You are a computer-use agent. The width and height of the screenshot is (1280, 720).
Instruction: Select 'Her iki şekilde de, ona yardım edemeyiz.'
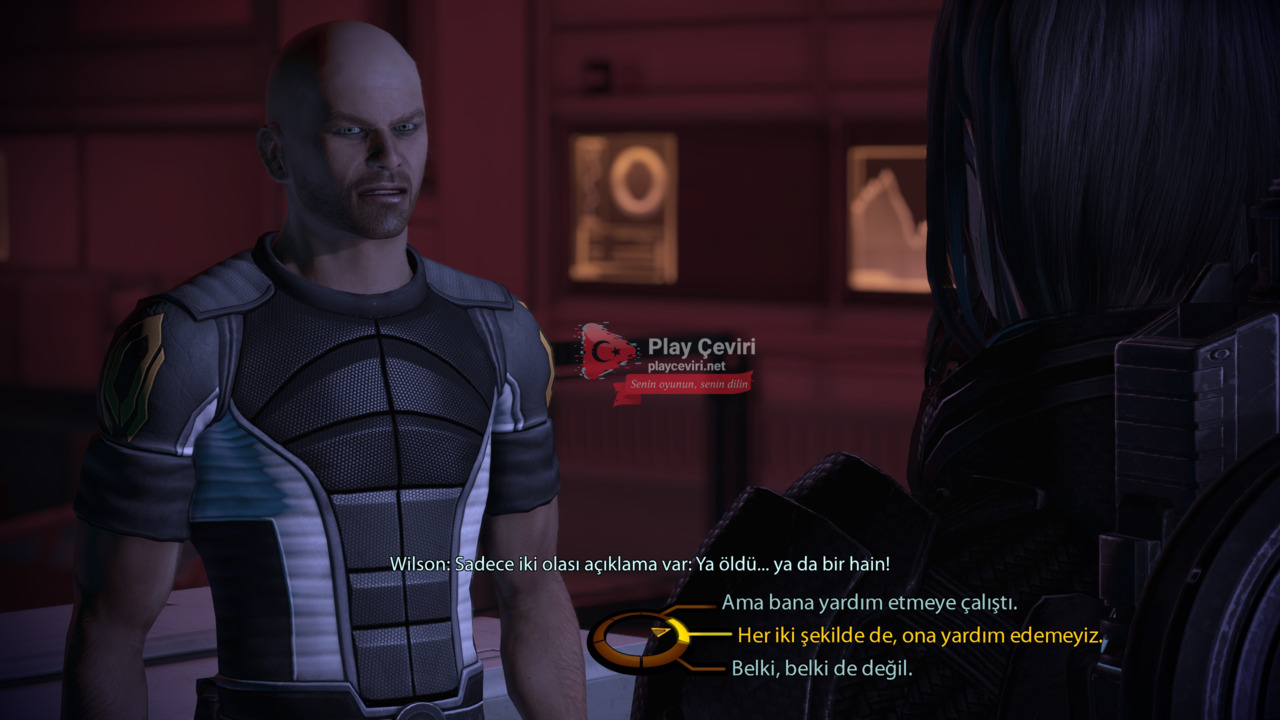920,635
